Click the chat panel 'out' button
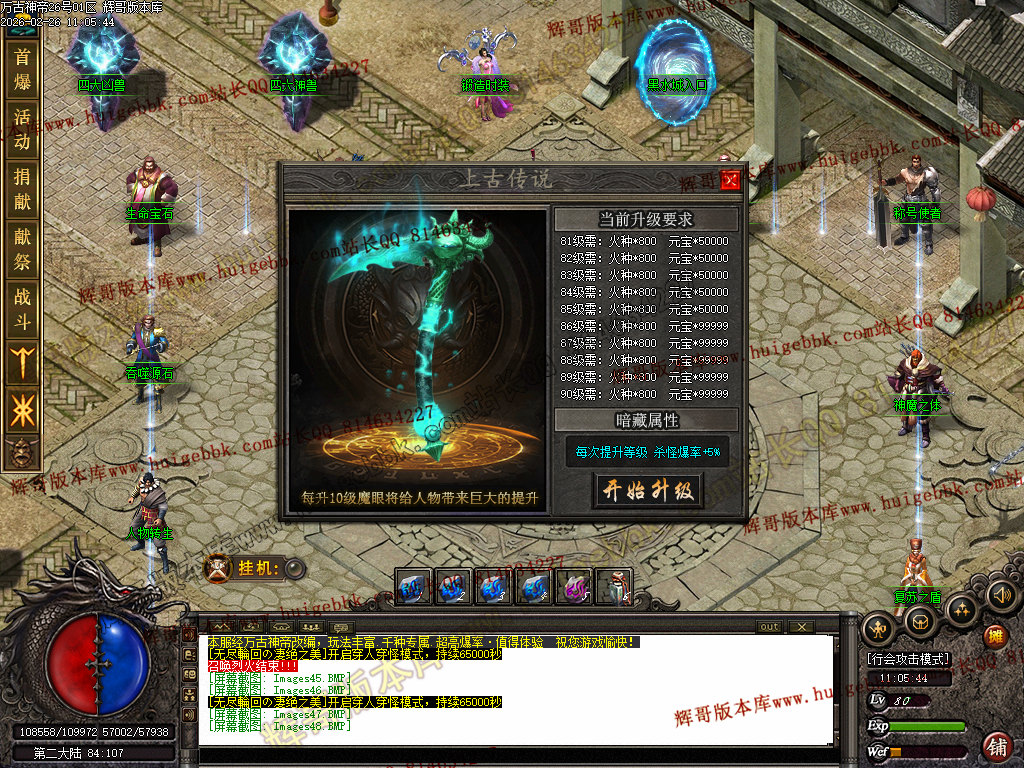 pyautogui.click(x=769, y=627)
